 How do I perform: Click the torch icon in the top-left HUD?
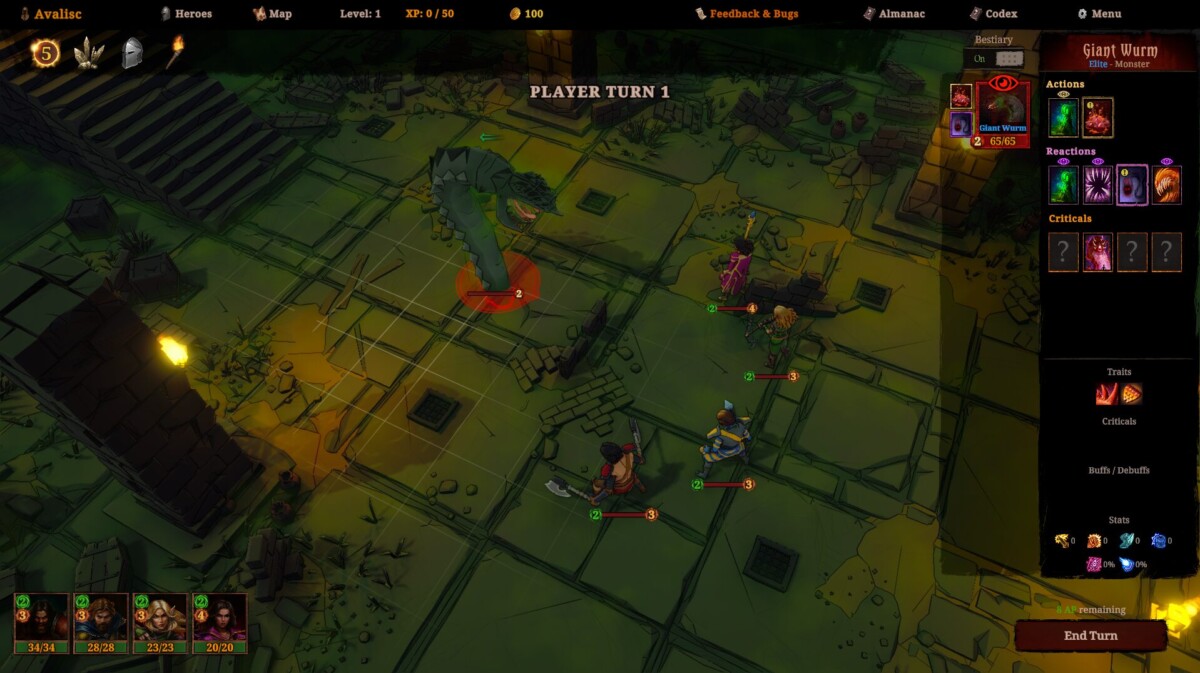point(174,52)
